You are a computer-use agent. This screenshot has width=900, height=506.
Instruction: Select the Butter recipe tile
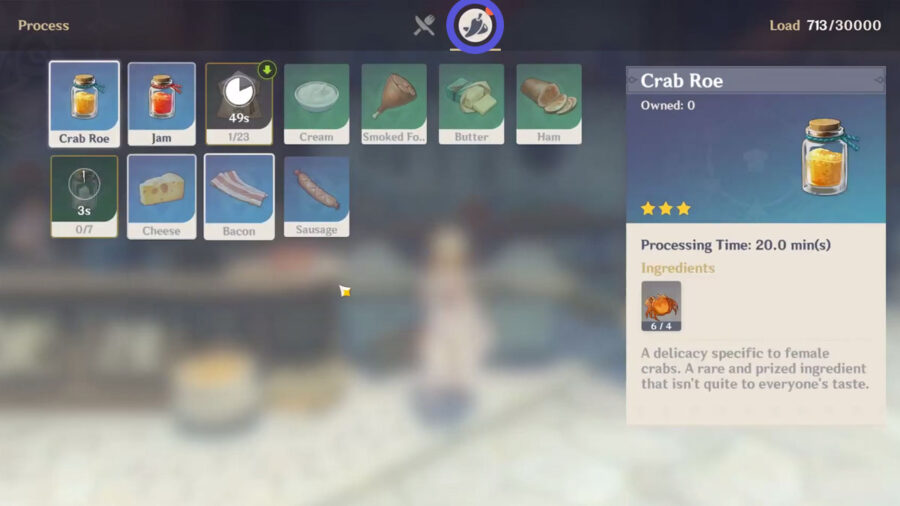point(471,104)
